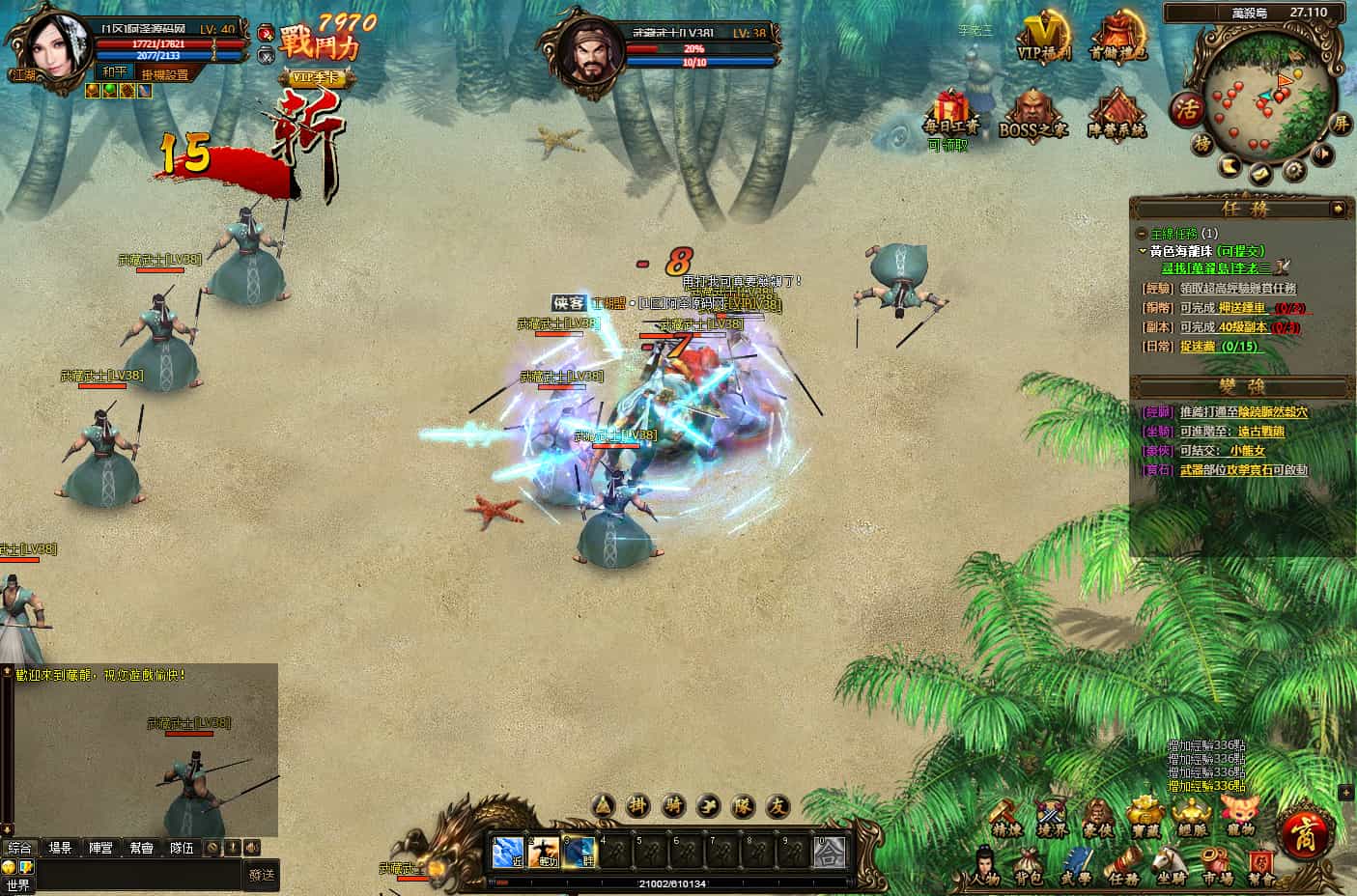Claim the 每日工資 daily wage gift
The image size is (1357, 896).
(x=950, y=114)
